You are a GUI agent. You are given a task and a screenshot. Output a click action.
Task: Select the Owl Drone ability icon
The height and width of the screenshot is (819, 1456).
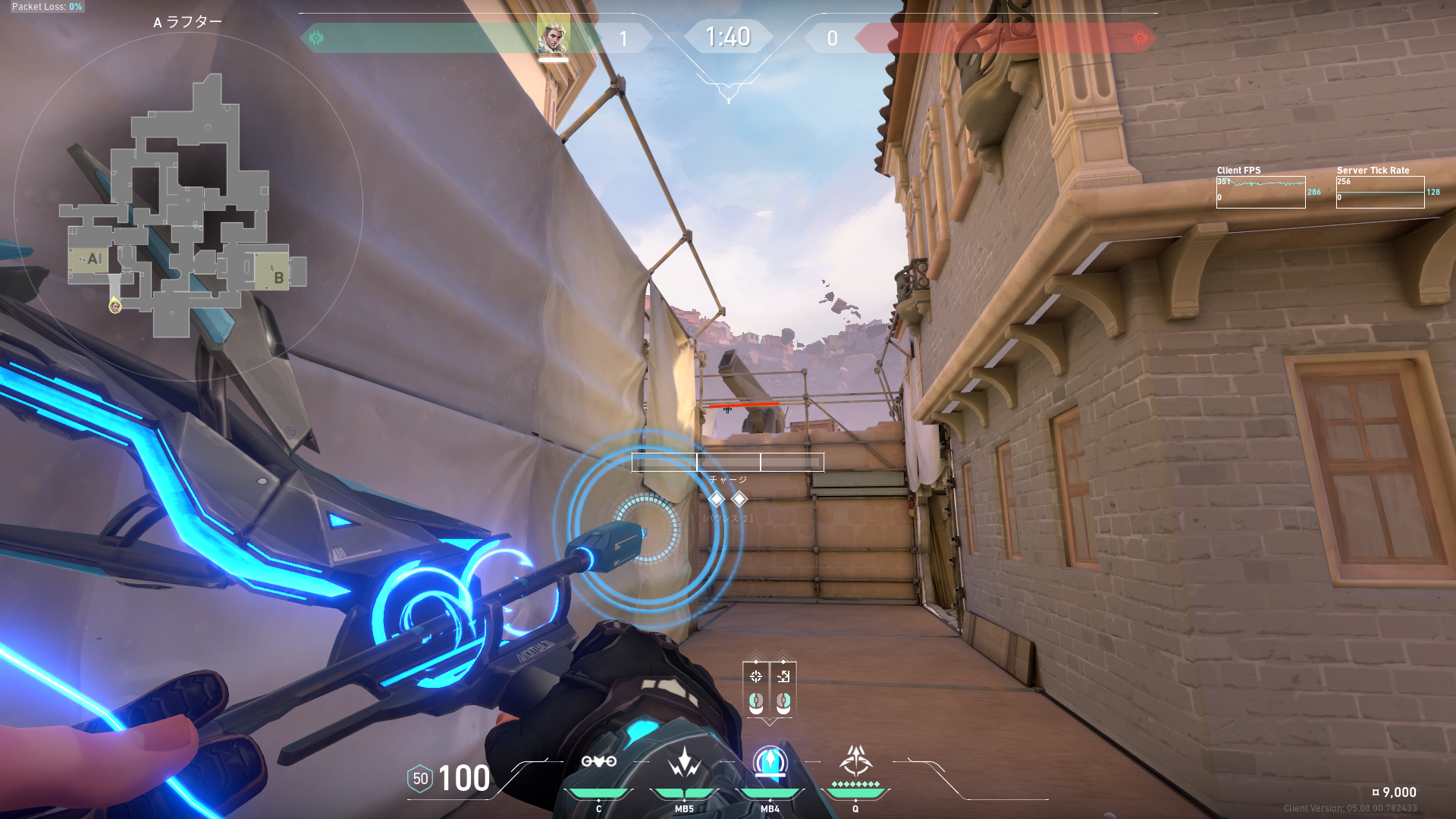tap(598, 761)
